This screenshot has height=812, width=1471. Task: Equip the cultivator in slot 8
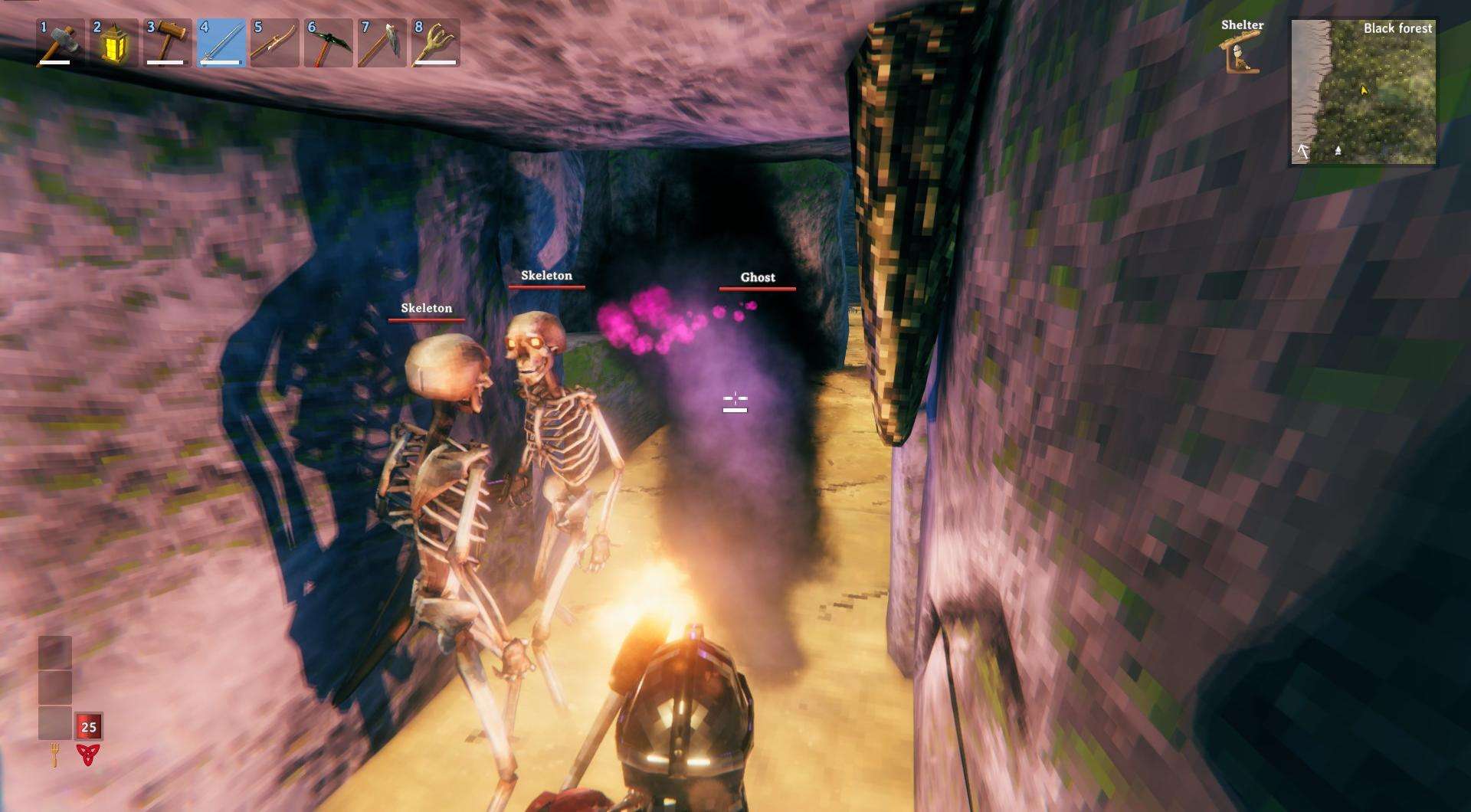435,43
